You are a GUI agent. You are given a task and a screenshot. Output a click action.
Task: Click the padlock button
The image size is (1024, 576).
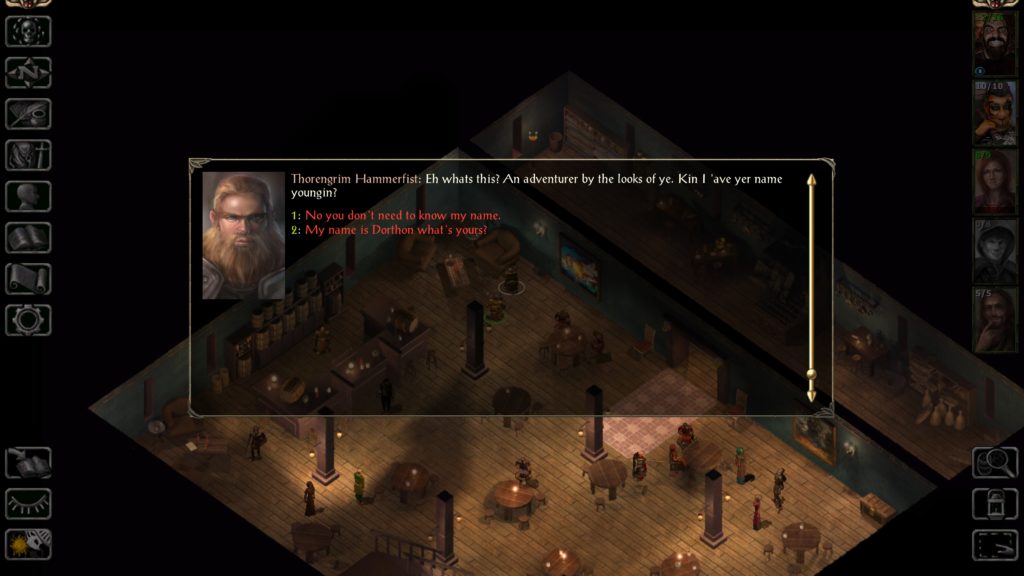pyautogui.click(x=995, y=503)
